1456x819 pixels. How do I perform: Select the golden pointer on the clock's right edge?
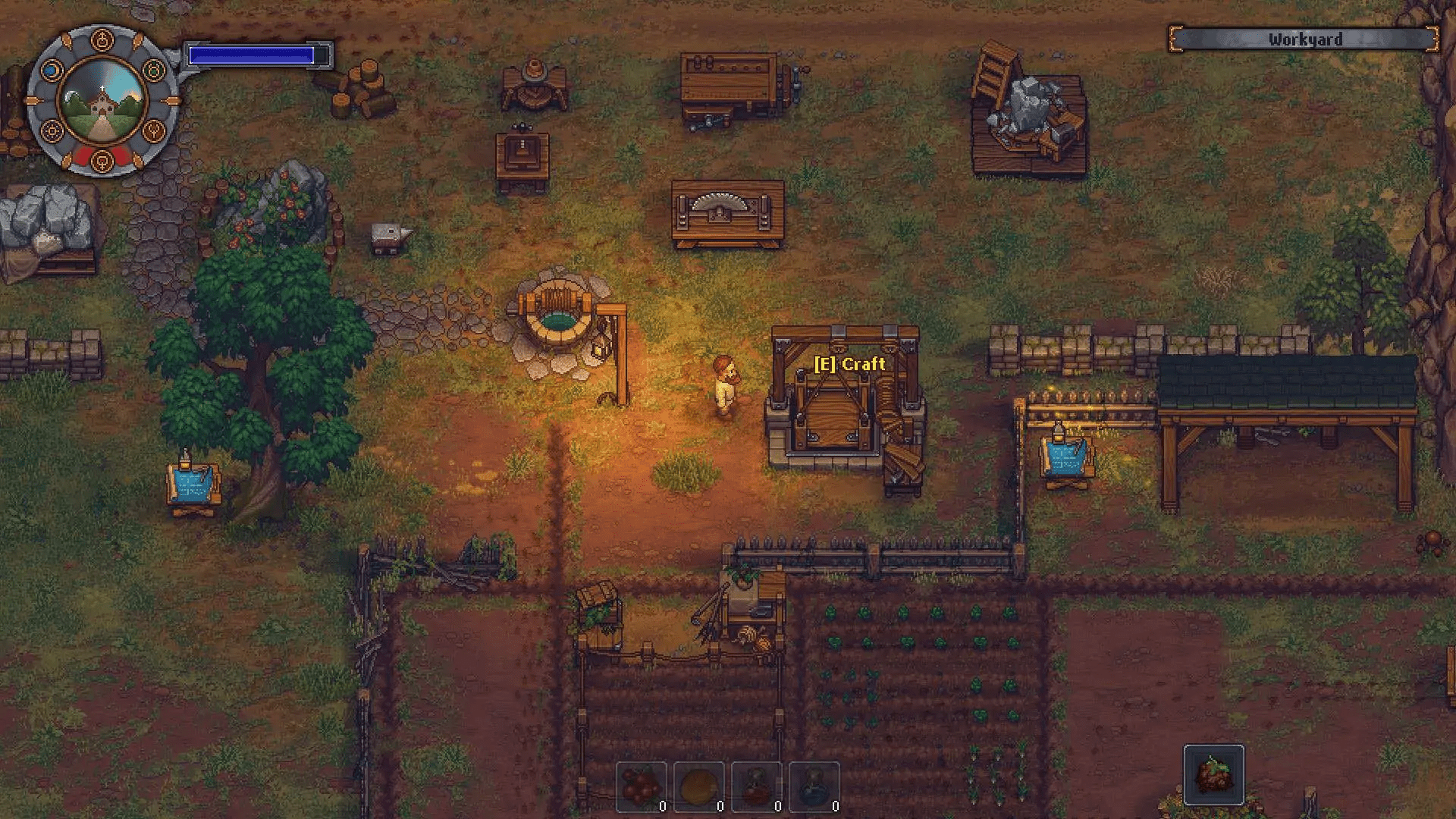171,100
